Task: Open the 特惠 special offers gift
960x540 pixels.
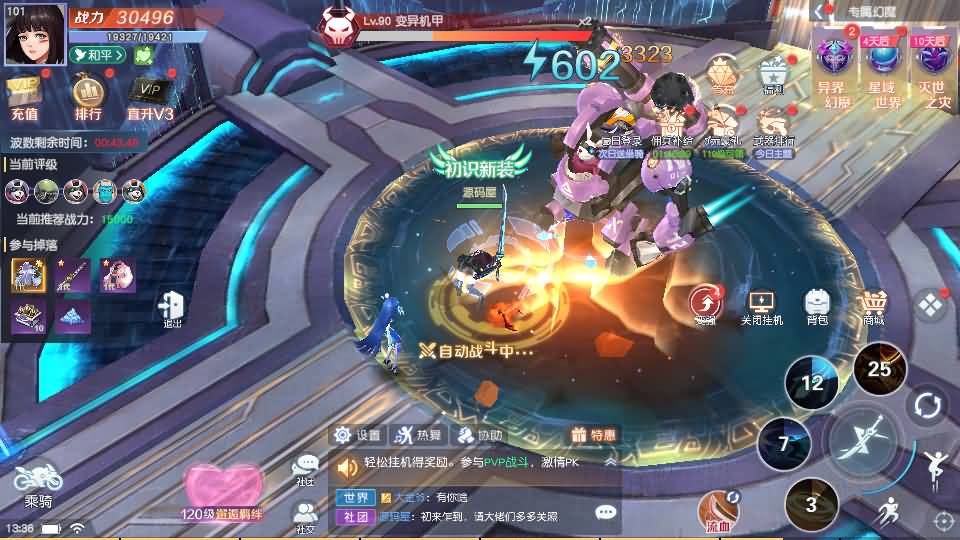Action: [x=592, y=435]
